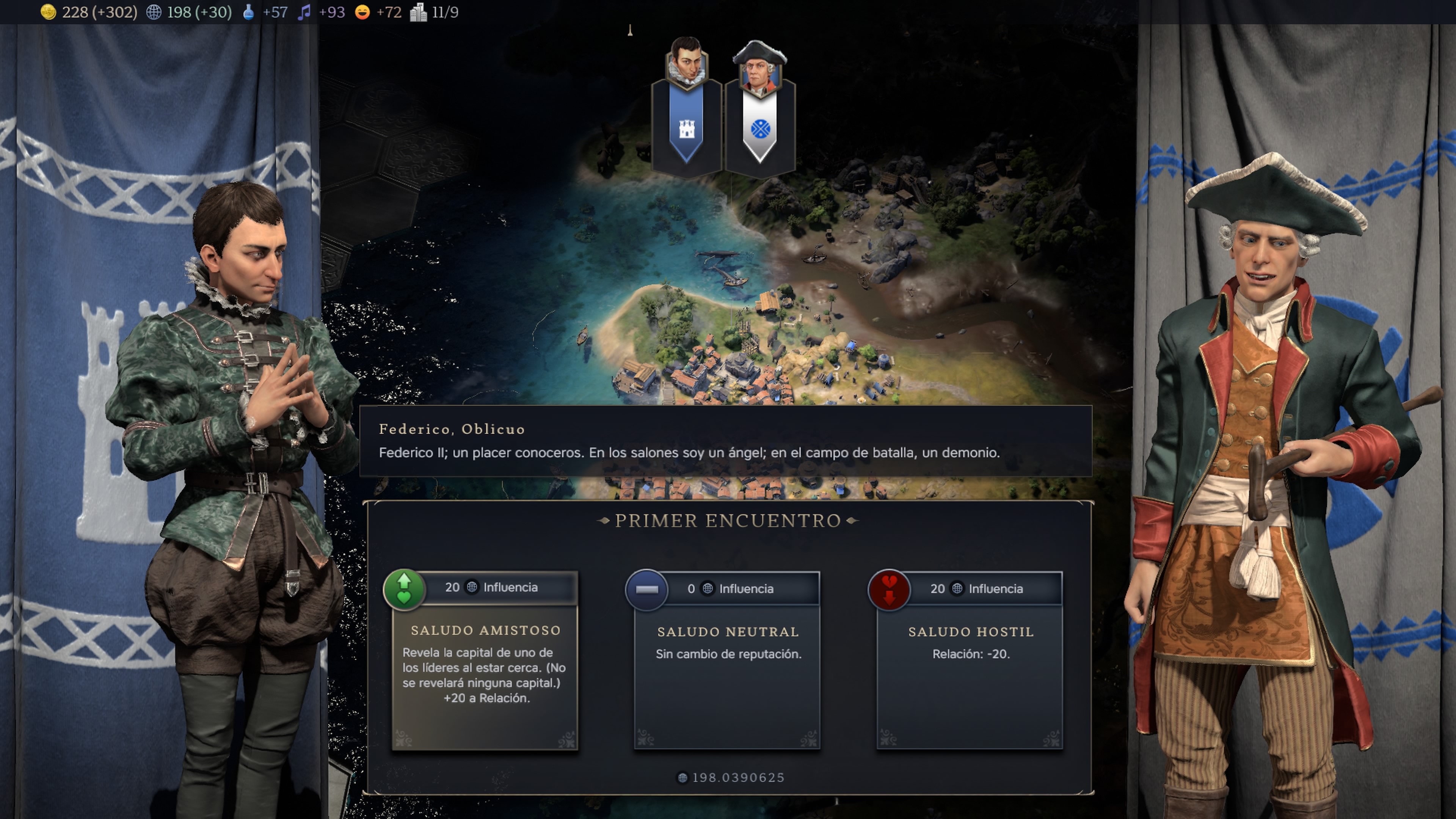1456x819 pixels.
Task: Select the Saludo Neutral option
Action: 728,661
